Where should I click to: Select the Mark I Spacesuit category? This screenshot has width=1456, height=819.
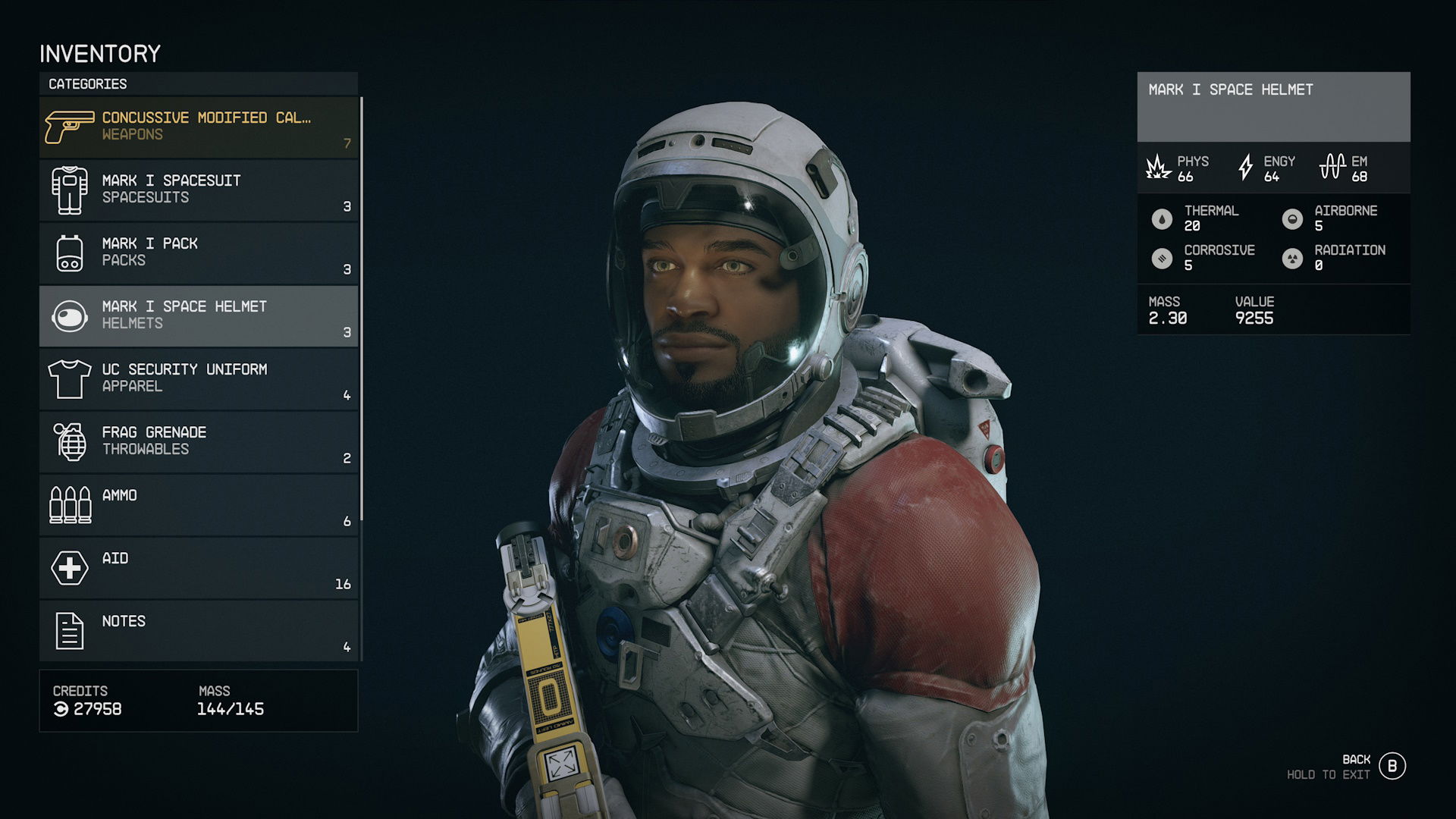[199, 190]
